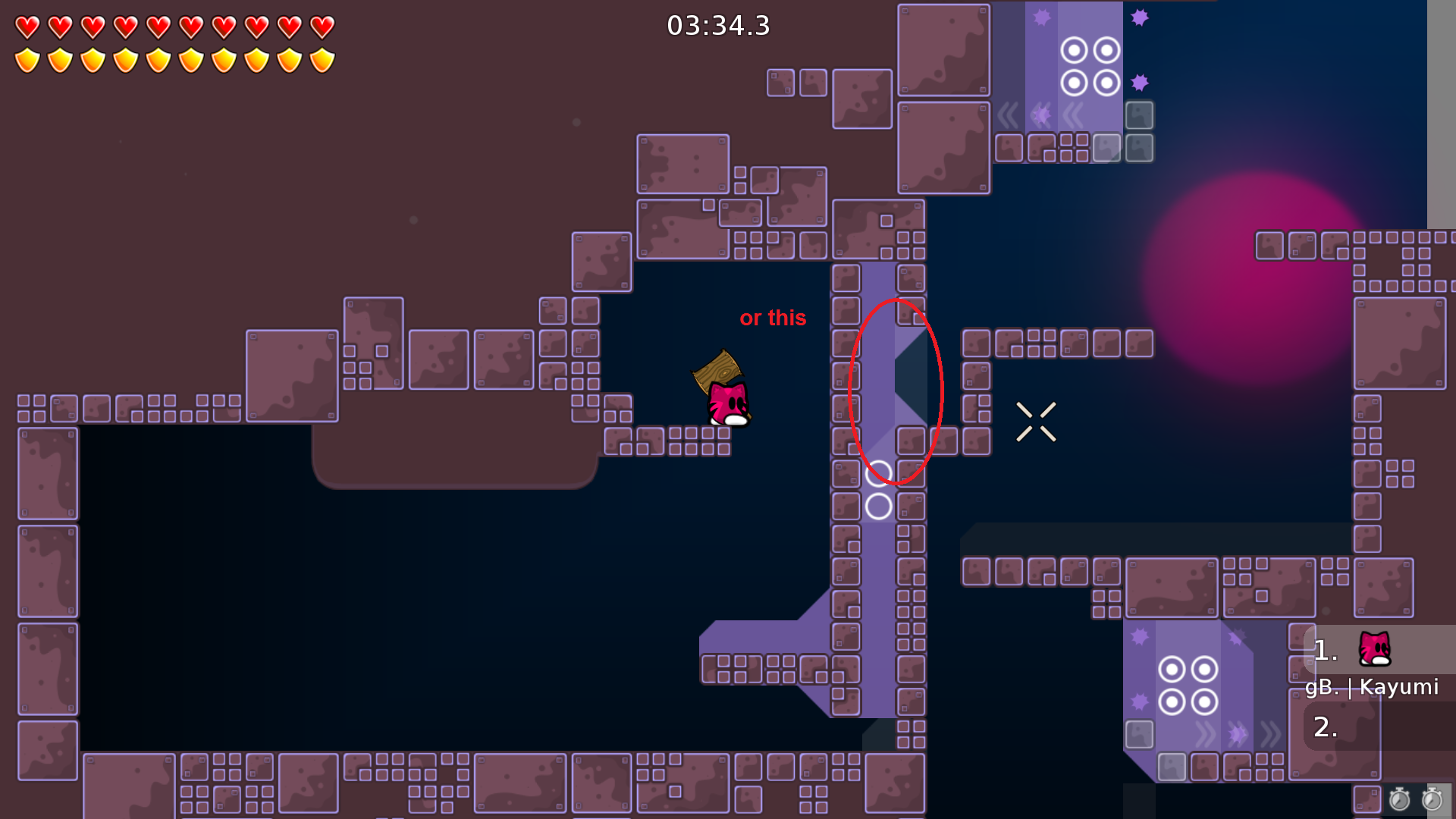Click the pink cat player character
This screenshot has width=1456, height=819.
[x=726, y=404]
